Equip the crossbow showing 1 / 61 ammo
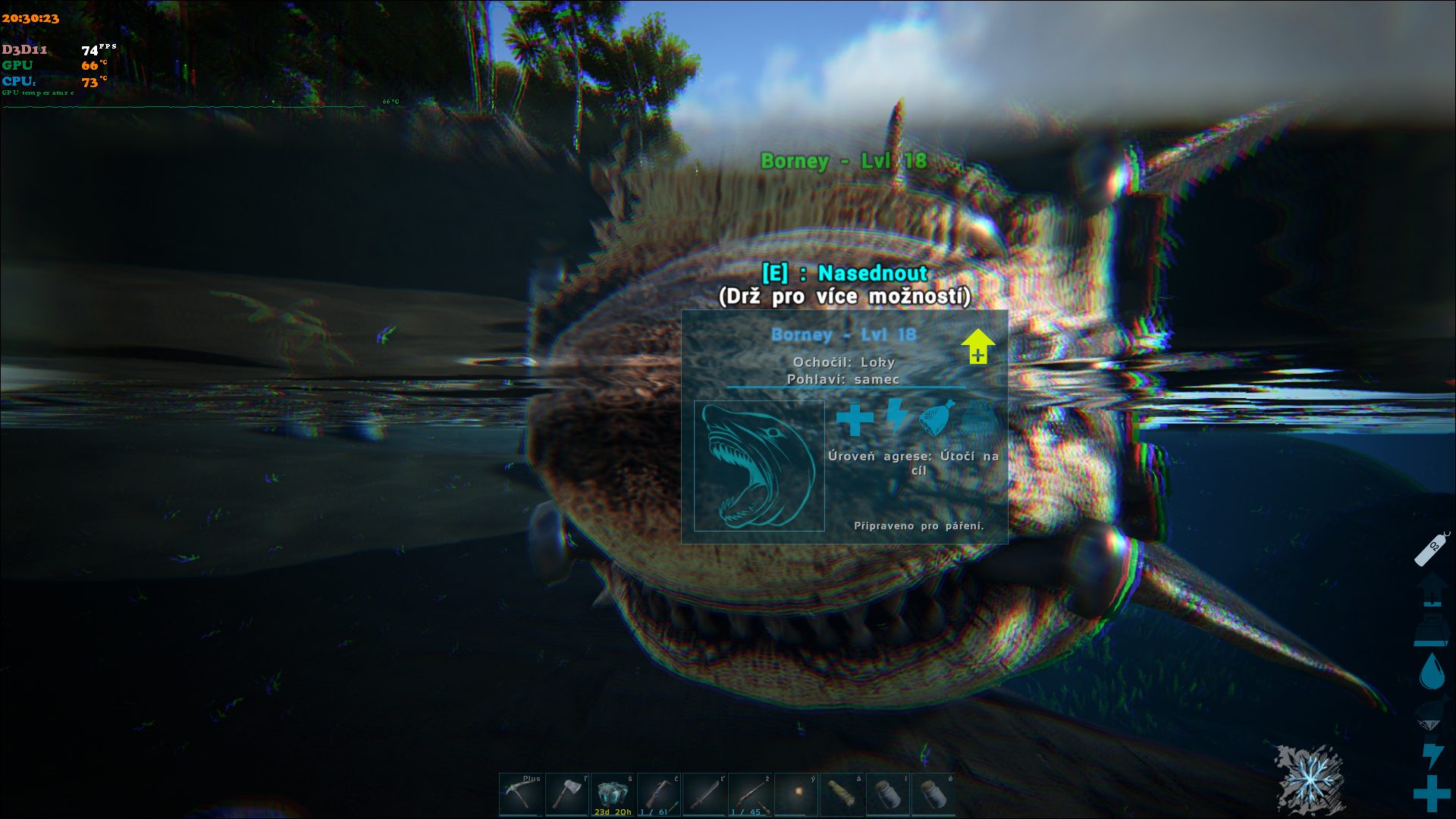The height and width of the screenshot is (819, 1456). coord(658,794)
